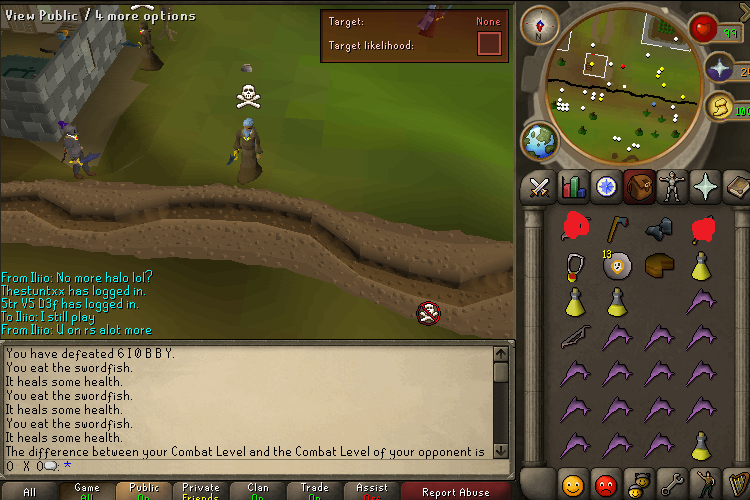The image size is (750, 500).
Task: Click the Report Abuse button
Action: [455, 492]
